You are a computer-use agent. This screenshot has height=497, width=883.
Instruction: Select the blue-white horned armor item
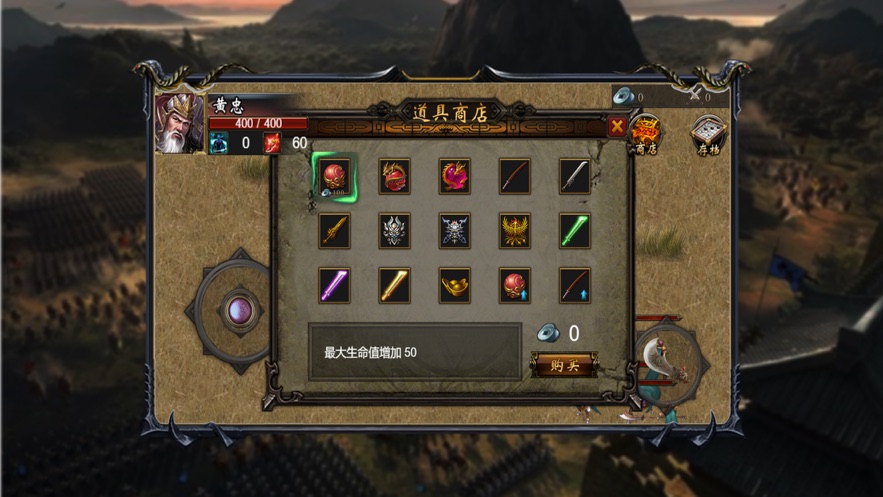(x=455, y=231)
